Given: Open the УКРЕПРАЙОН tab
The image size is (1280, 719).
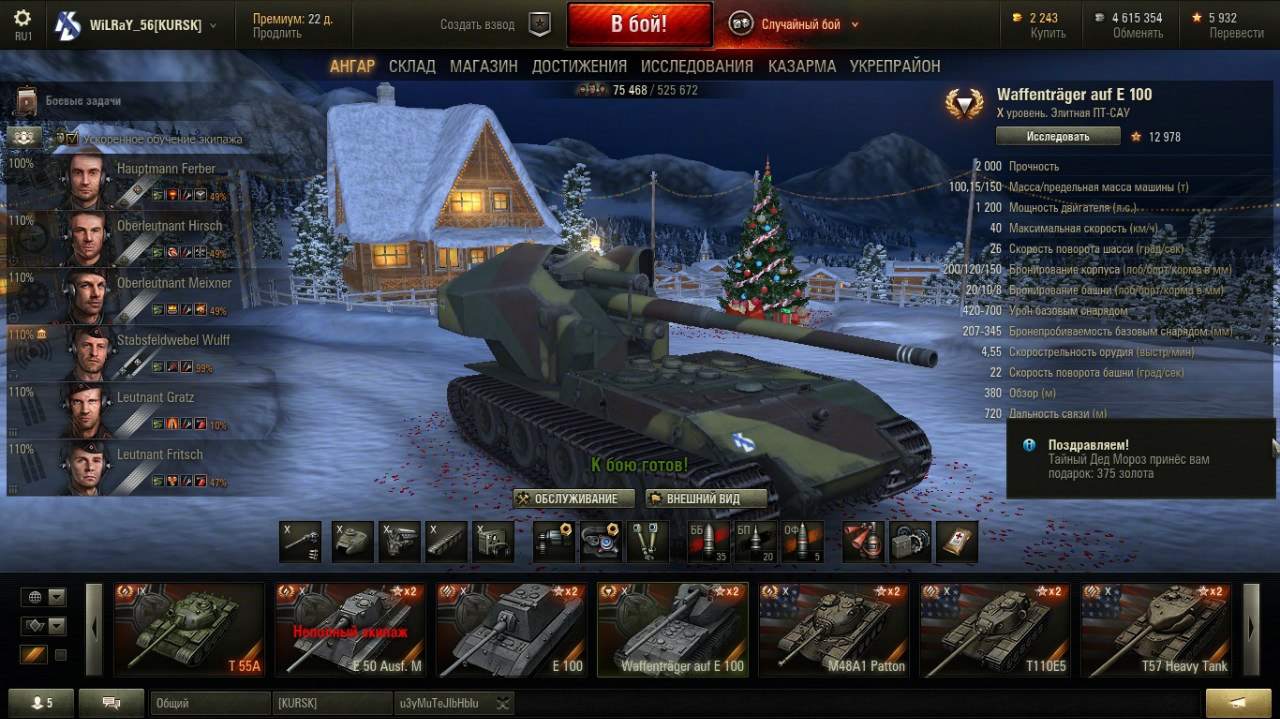Looking at the screenshot, I should [895, 66].
